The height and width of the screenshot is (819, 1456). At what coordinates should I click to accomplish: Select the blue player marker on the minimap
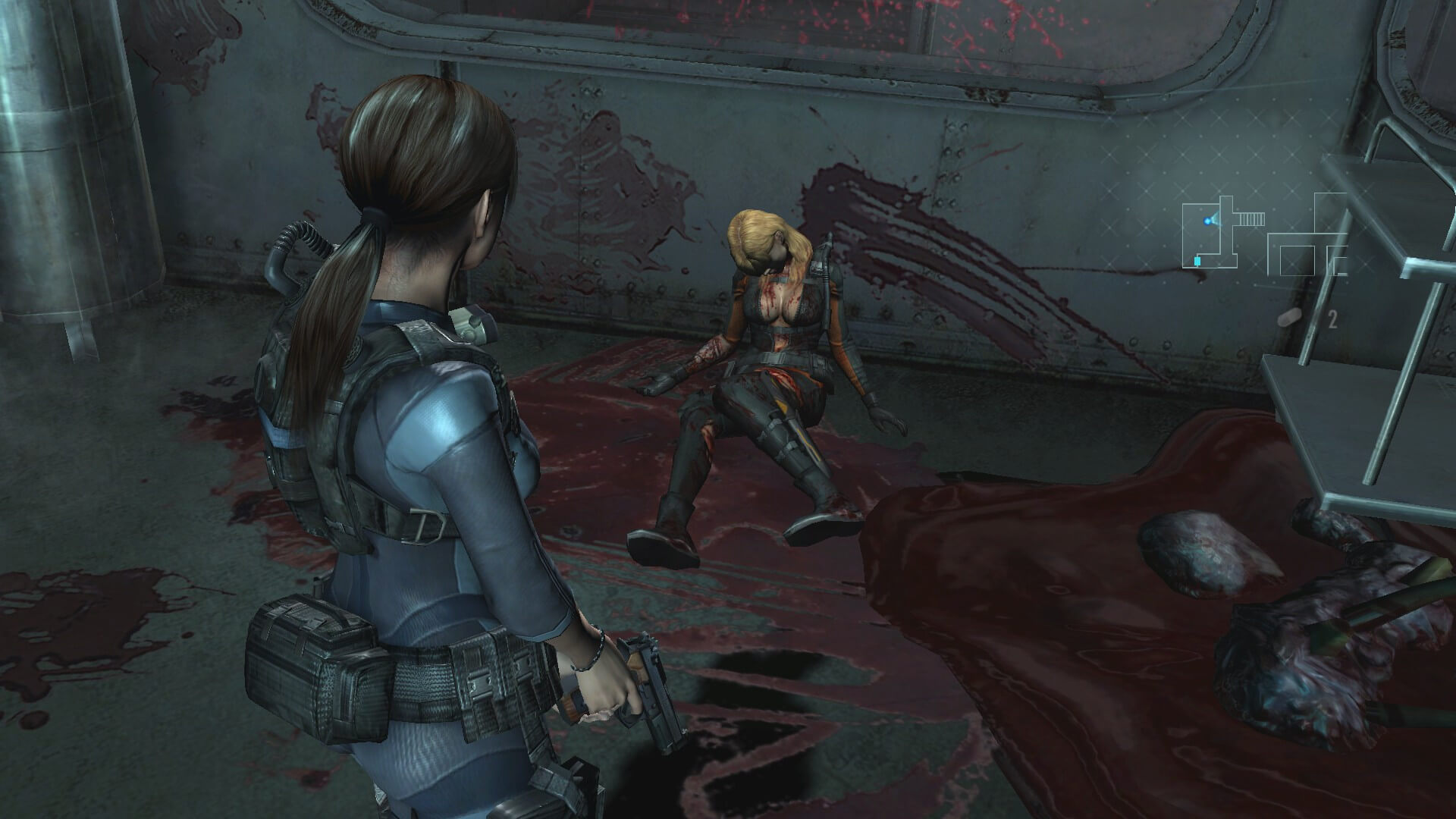pos(1207,221)
